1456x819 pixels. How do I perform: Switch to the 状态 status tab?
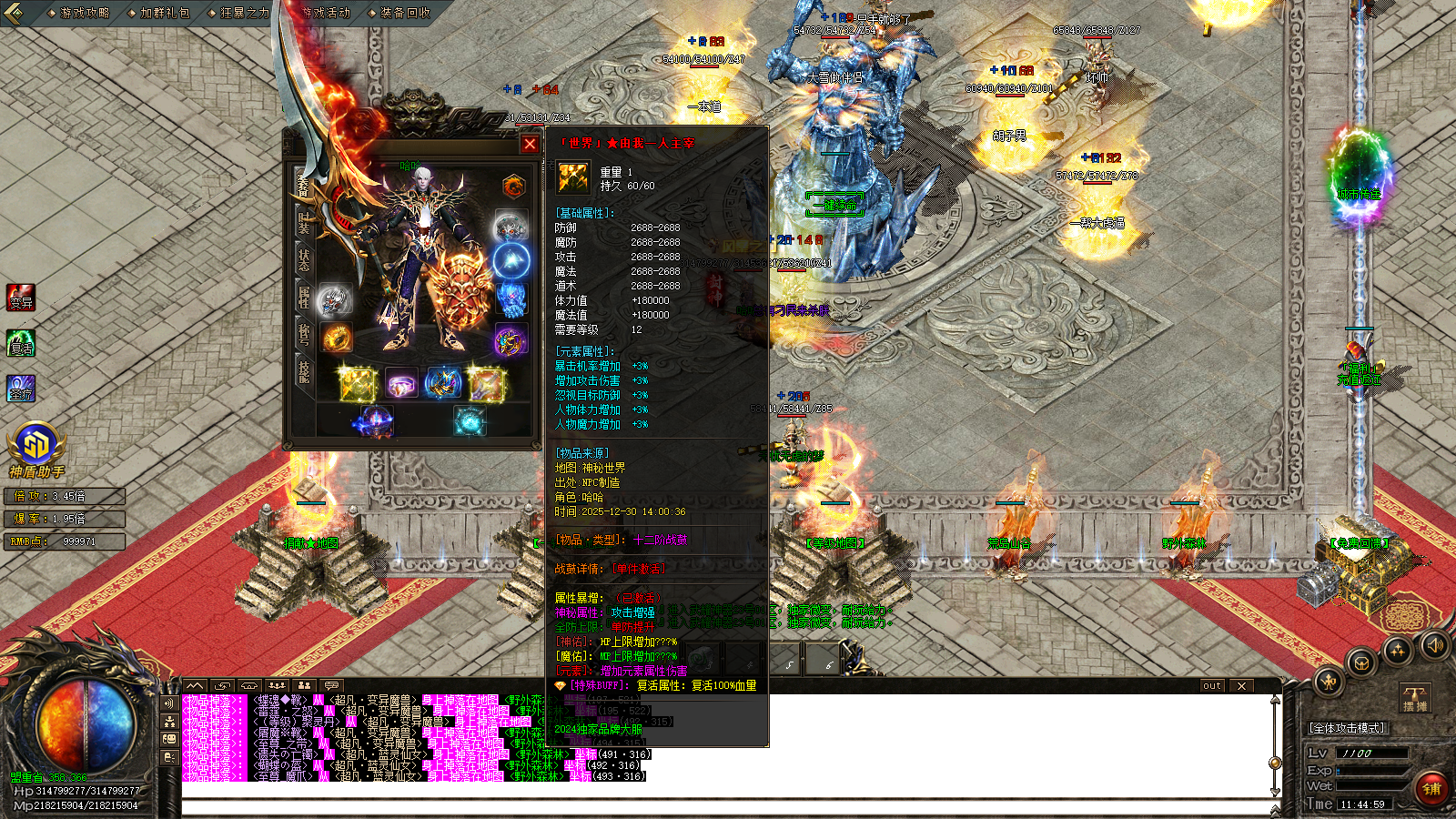tap(303, 259)
